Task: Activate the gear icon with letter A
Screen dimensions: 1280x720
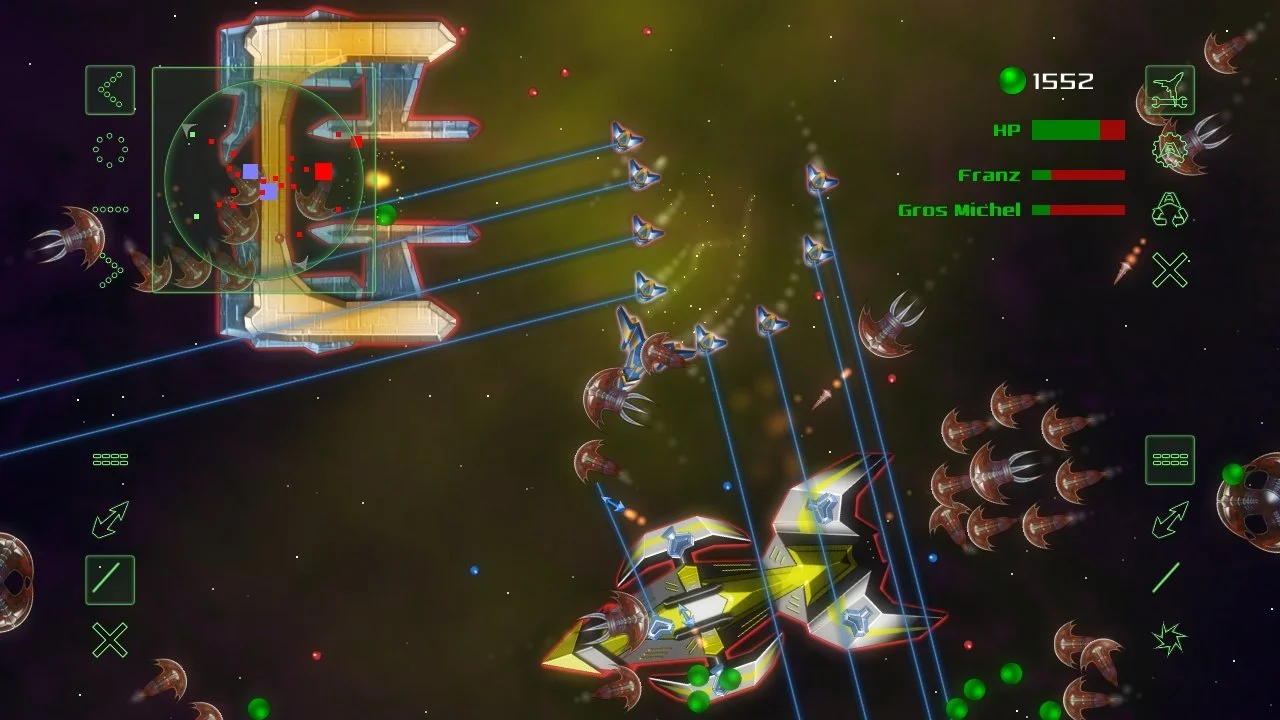Action: 1169,150
